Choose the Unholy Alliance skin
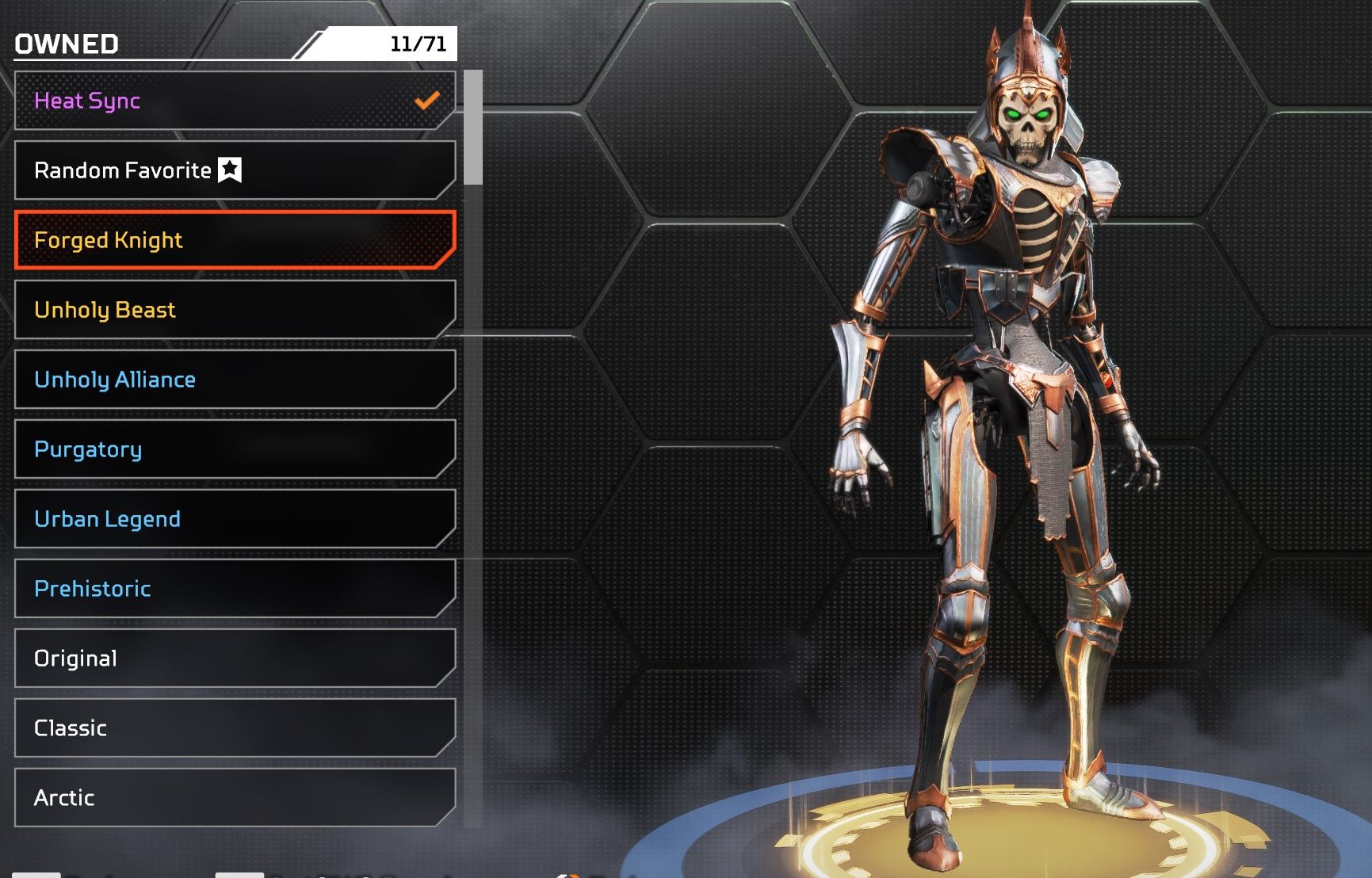1372x878 pixels. tap(235, 380)
